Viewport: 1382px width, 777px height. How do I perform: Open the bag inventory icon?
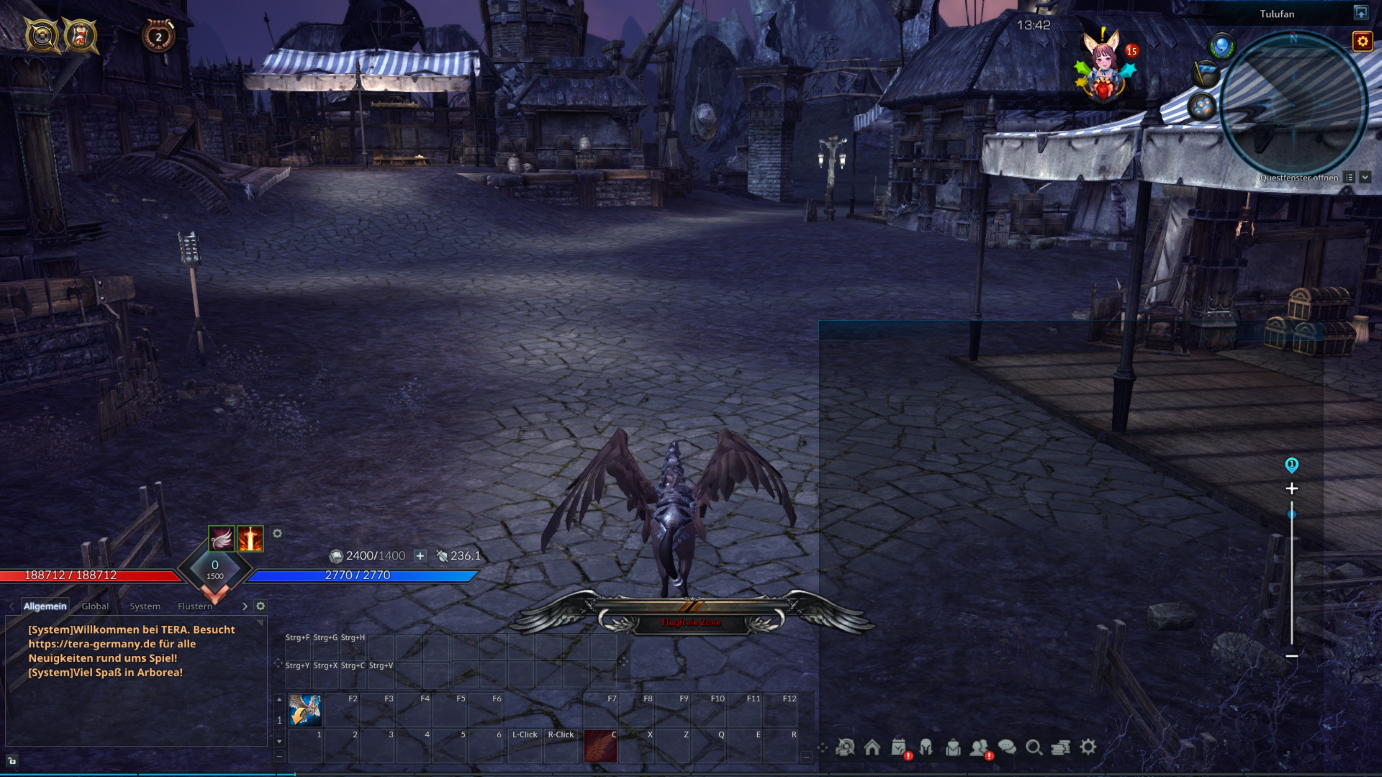point(953,747)
